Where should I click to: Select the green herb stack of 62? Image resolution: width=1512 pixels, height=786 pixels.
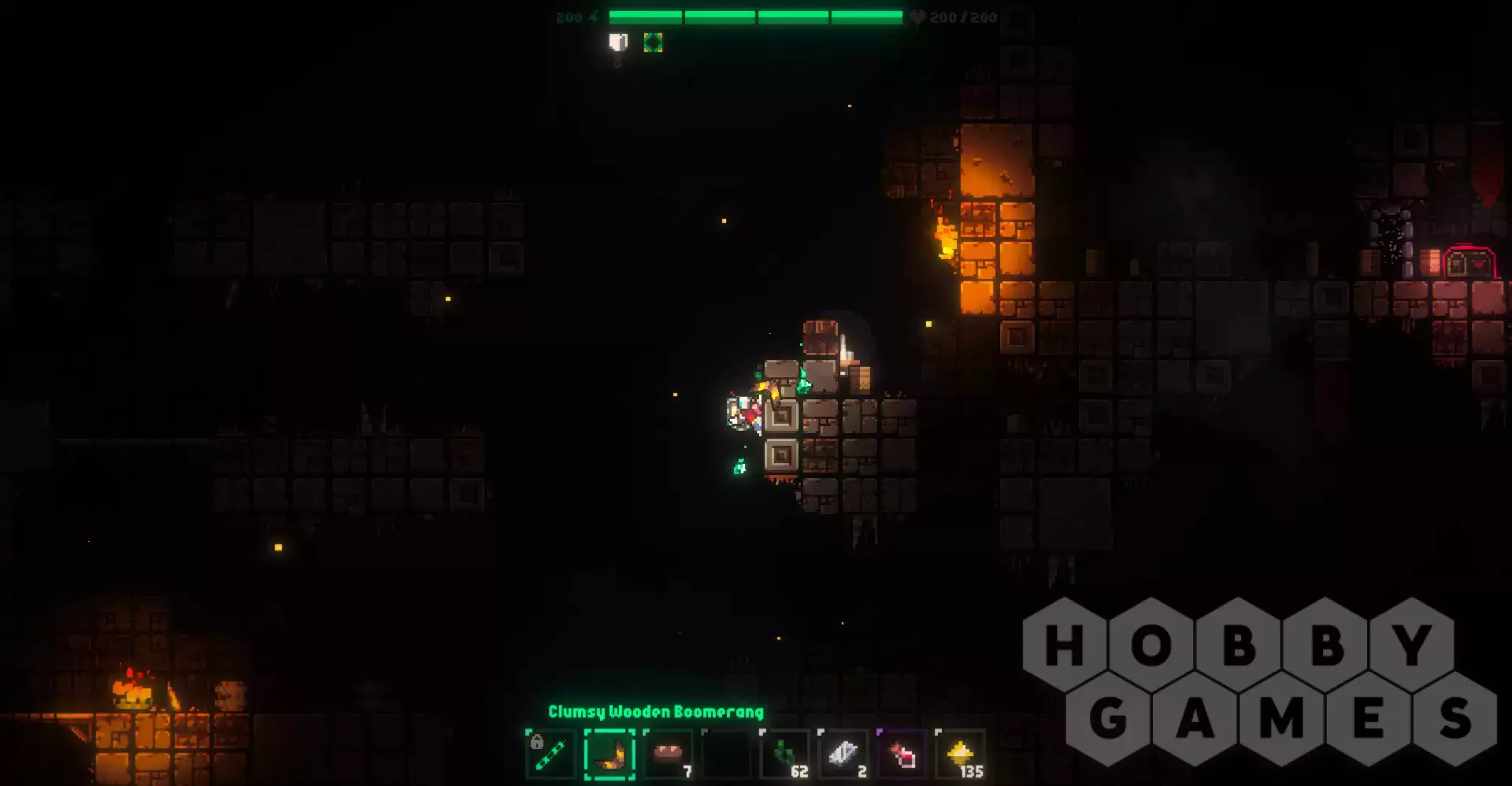pos(785,754)
